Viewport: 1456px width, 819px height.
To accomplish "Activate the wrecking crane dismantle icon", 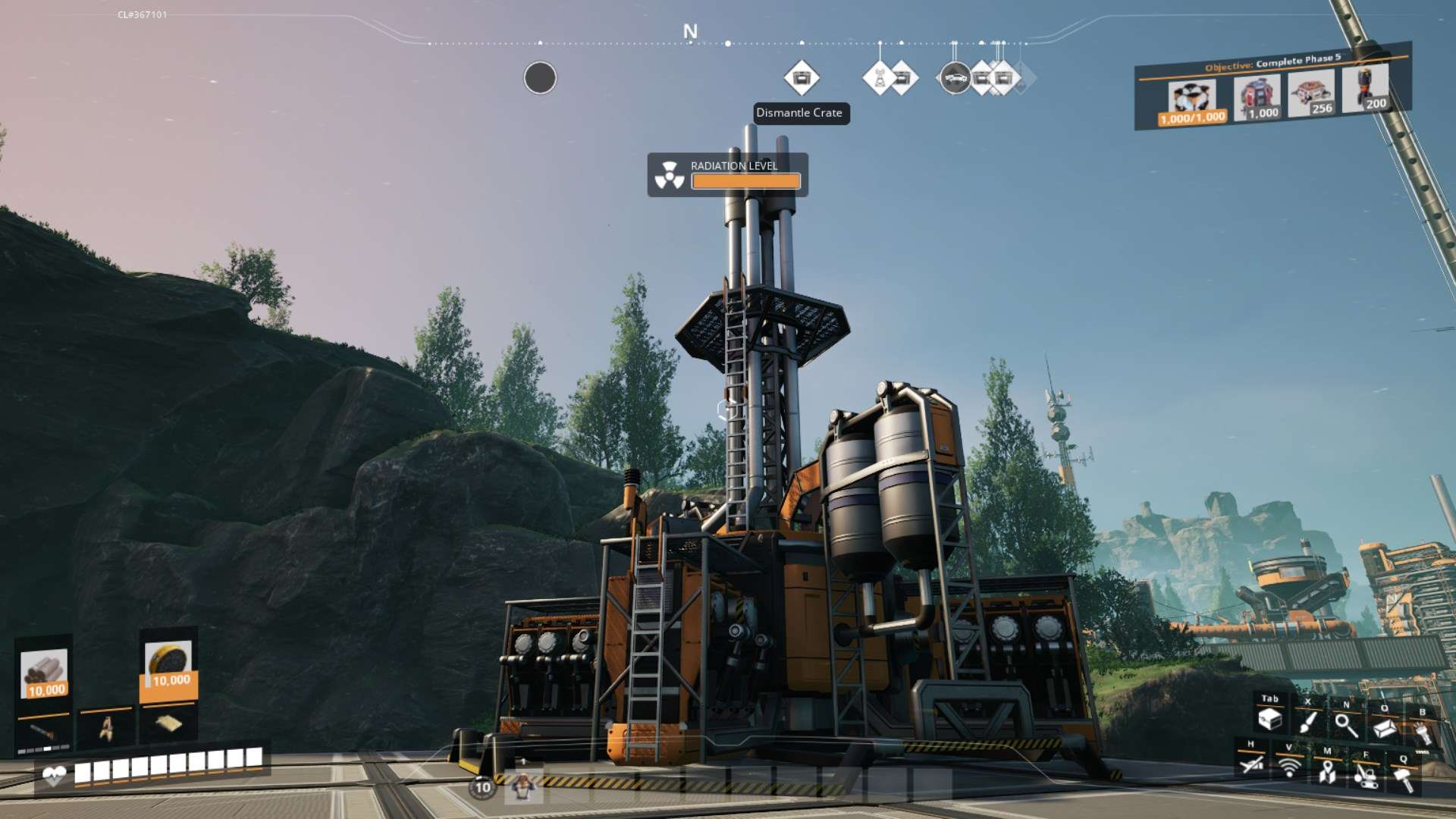I will point(1366,776).
